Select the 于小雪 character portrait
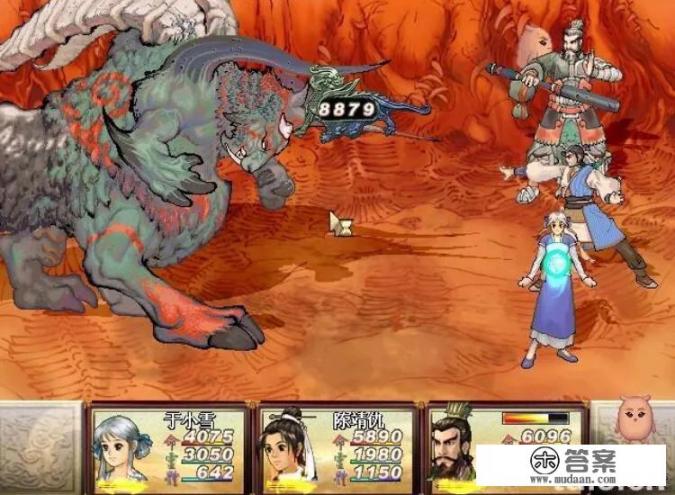 click(x=120, y=450)
